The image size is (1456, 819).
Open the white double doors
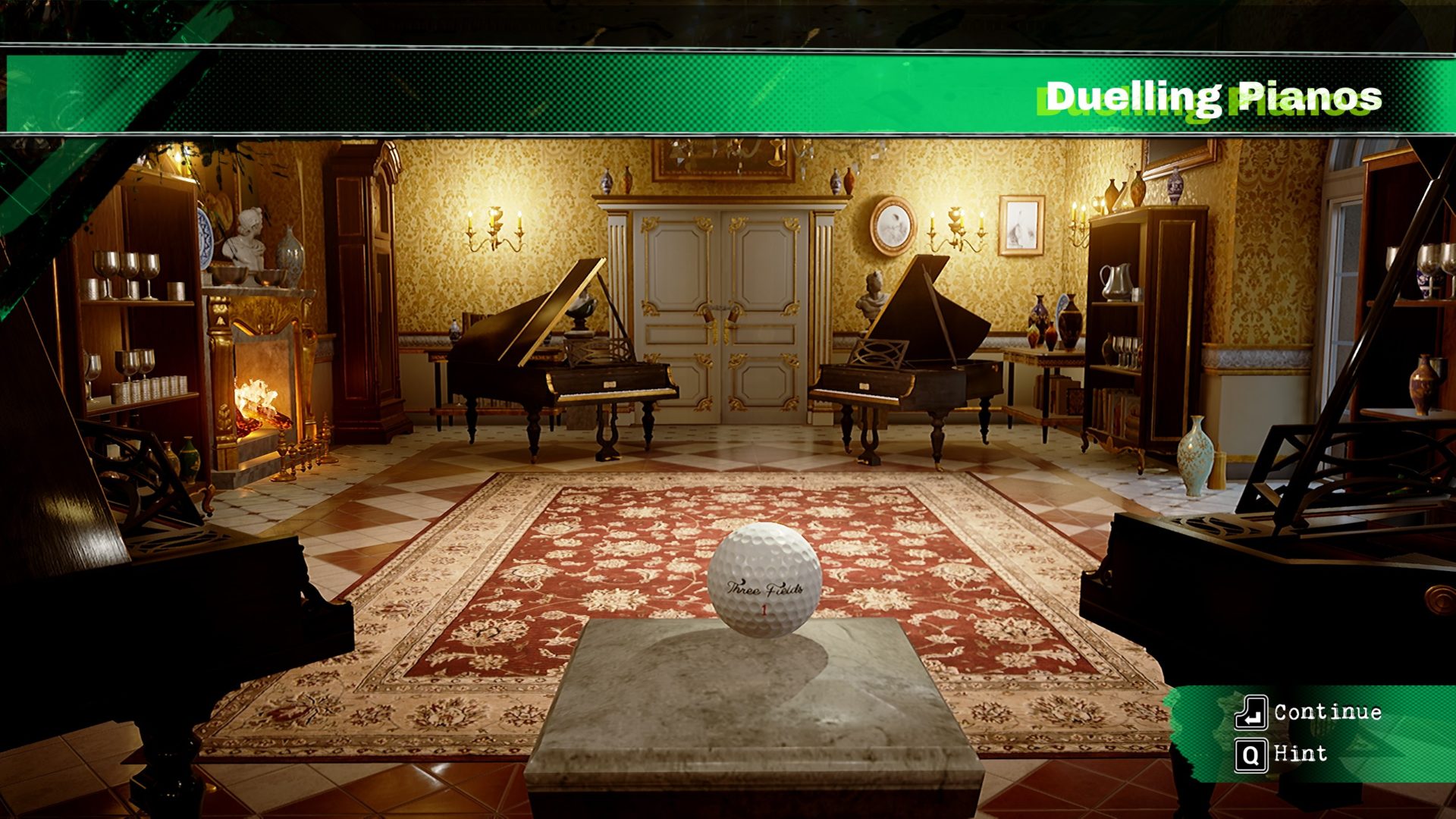(720, 318)
